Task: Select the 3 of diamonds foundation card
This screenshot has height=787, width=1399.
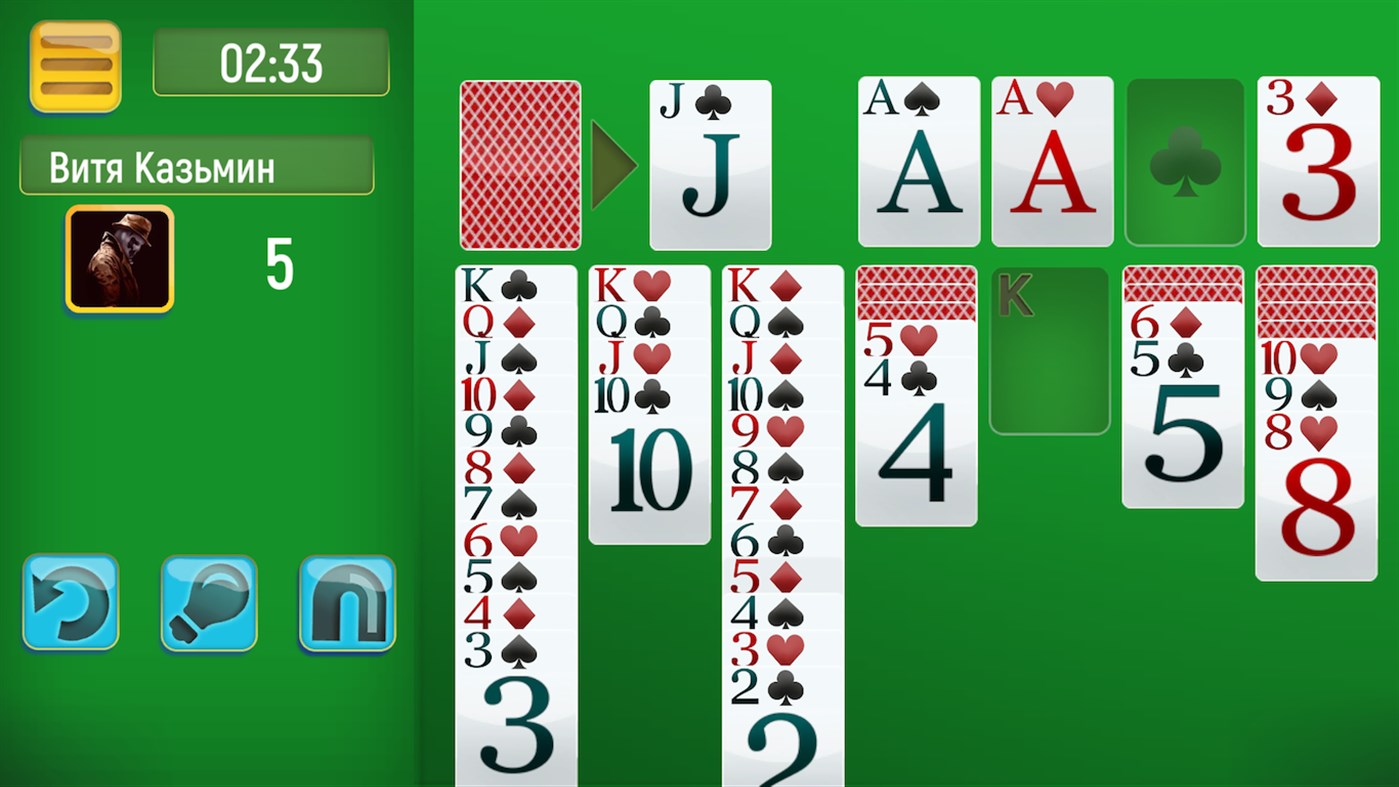Action: (x=1317, y=162)
